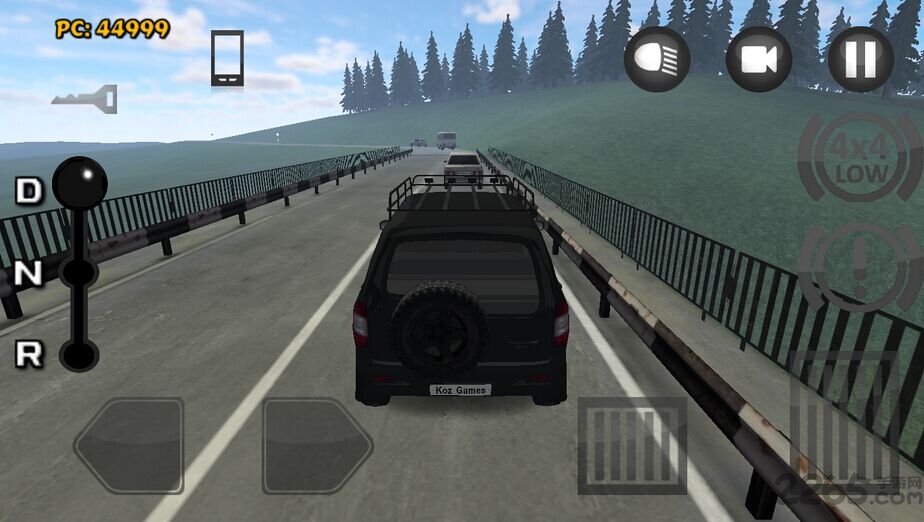Tap the phone icon

[227, 57]
